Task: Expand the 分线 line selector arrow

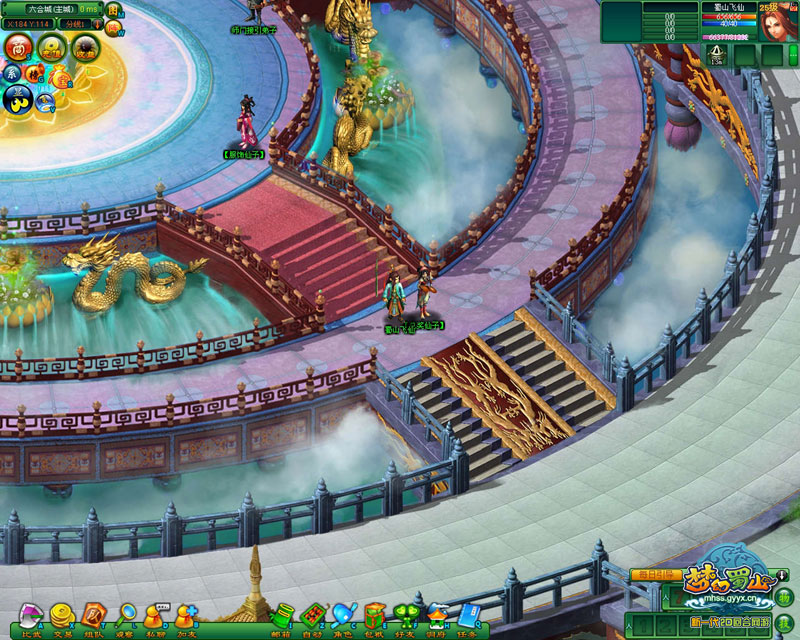Action: tap(96, 22)
